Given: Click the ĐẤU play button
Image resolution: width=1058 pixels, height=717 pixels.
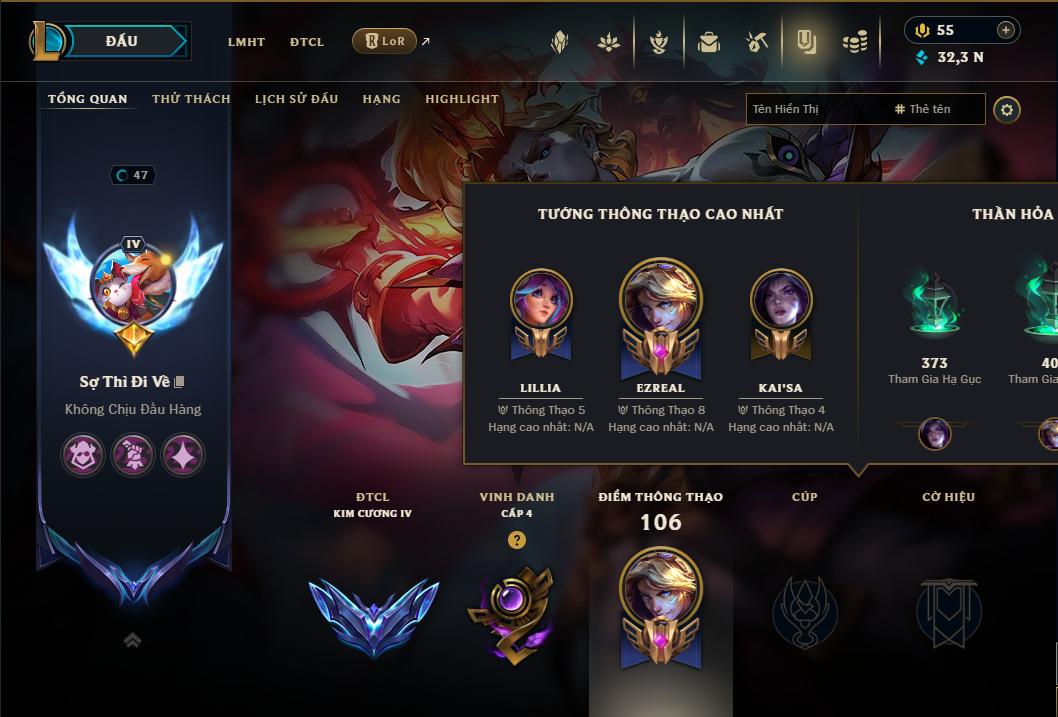Looking at the screenshot, I should point(121,41).
